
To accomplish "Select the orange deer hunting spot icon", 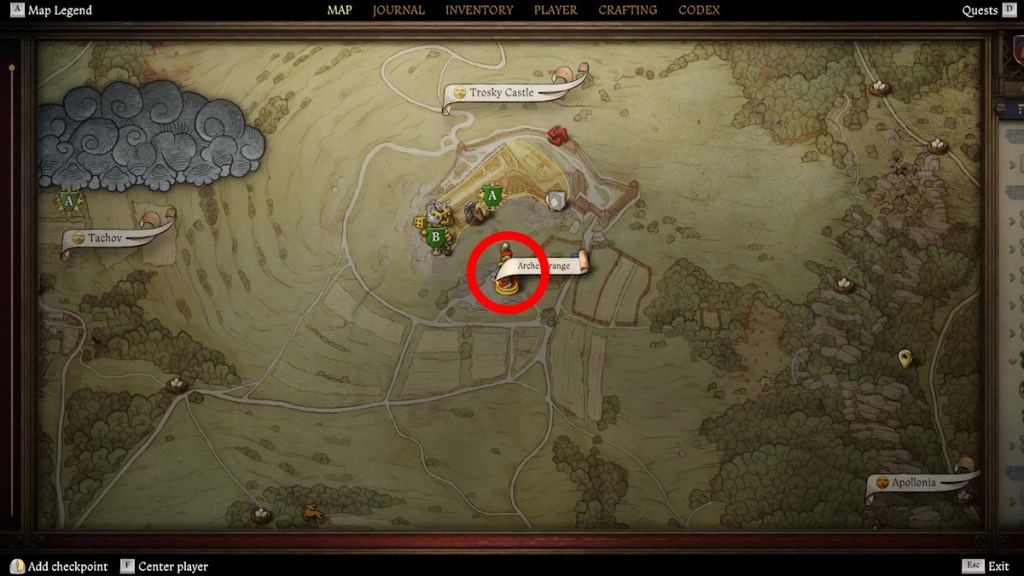I will (x=311, y=513).
